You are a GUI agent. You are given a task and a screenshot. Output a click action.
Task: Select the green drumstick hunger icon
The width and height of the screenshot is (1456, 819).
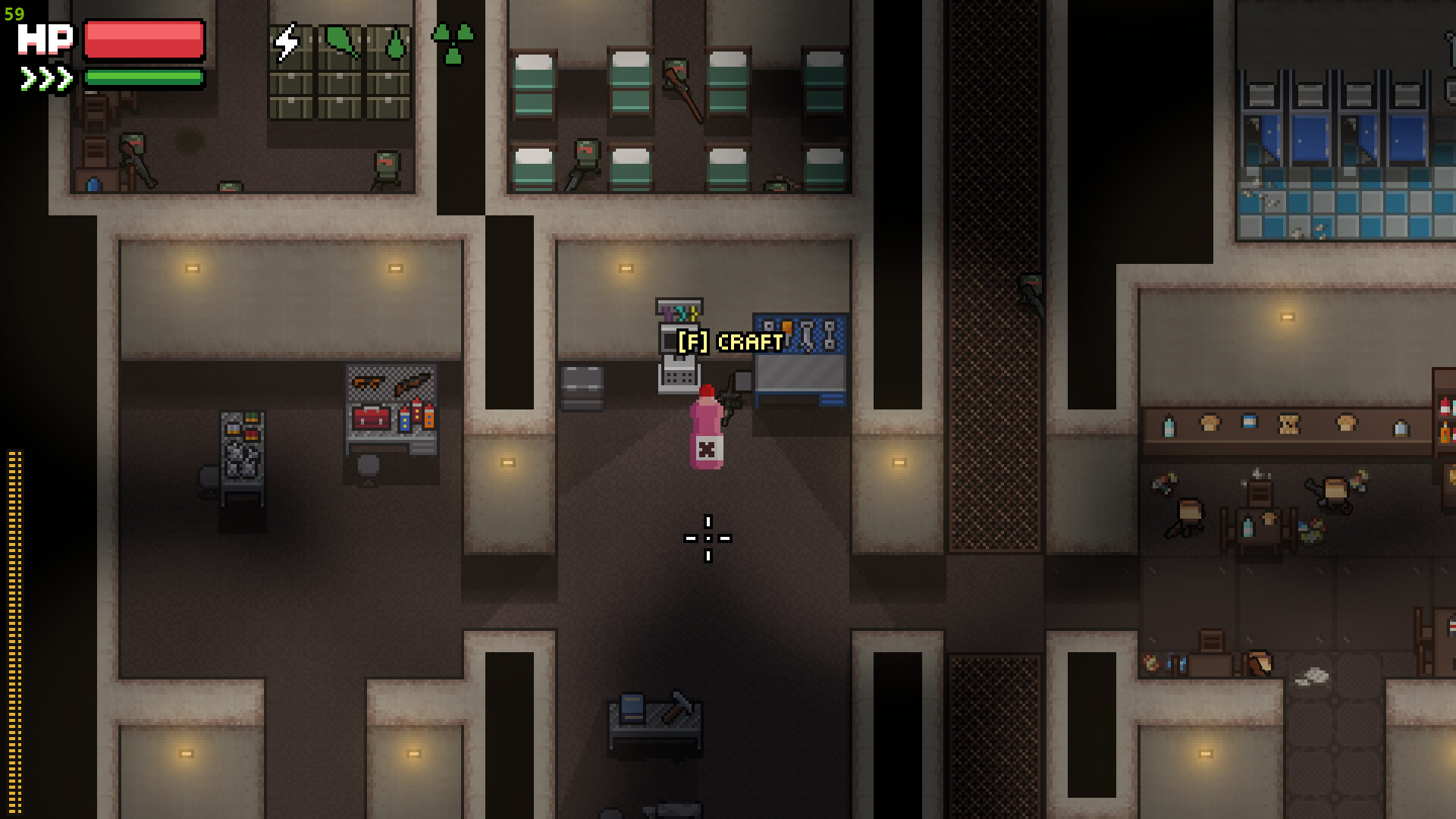click(342, 42)
